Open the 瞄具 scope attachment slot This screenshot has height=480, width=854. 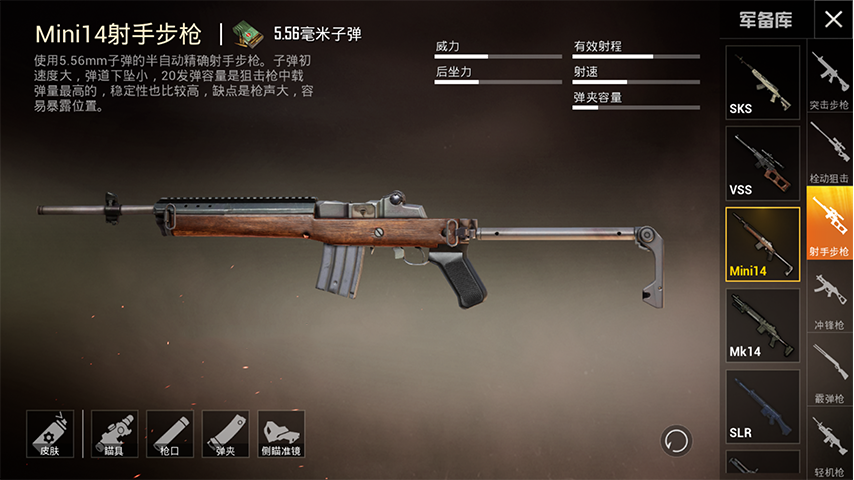point(114,434)
